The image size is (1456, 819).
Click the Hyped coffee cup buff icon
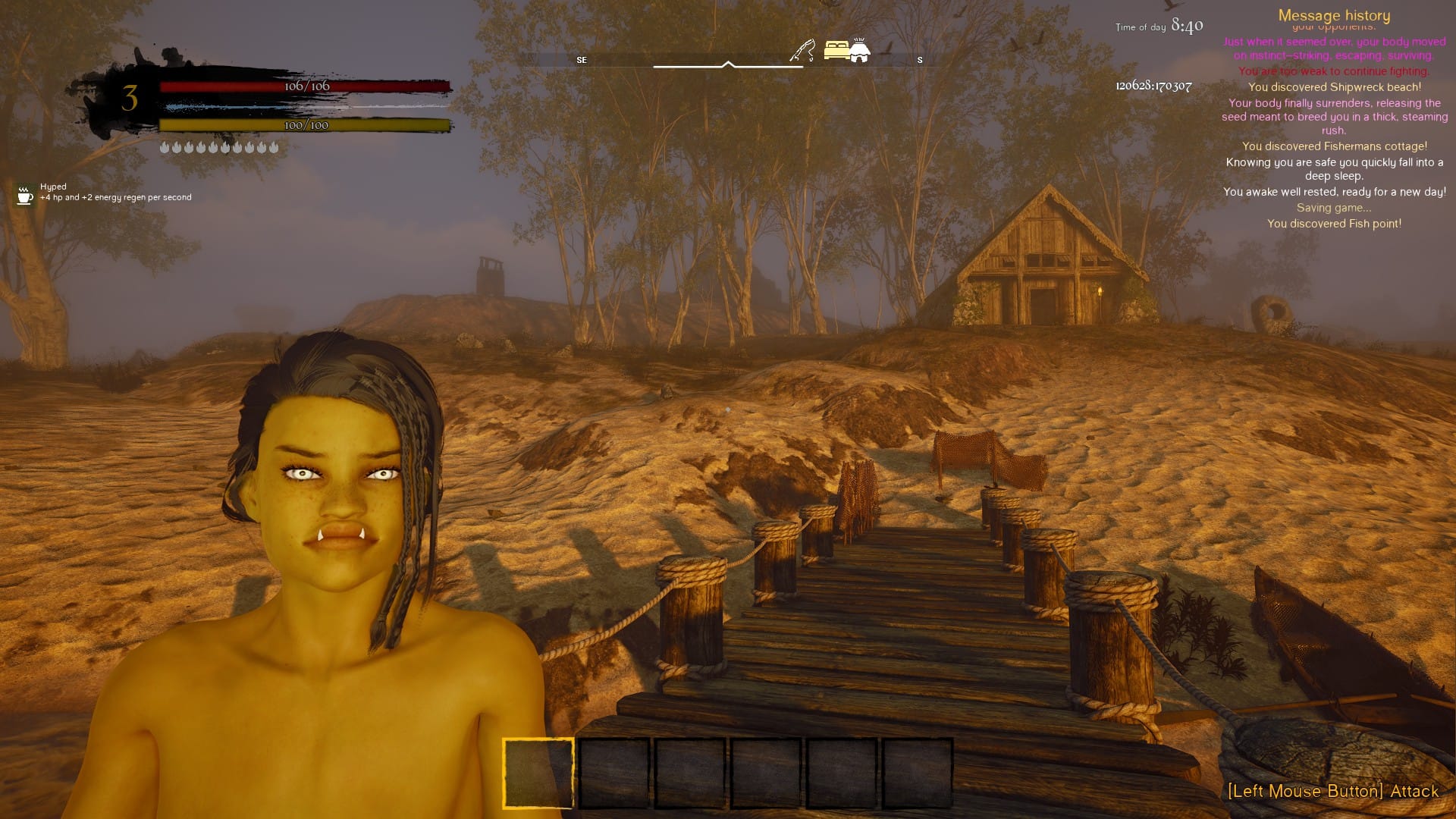tap(25, 195)
